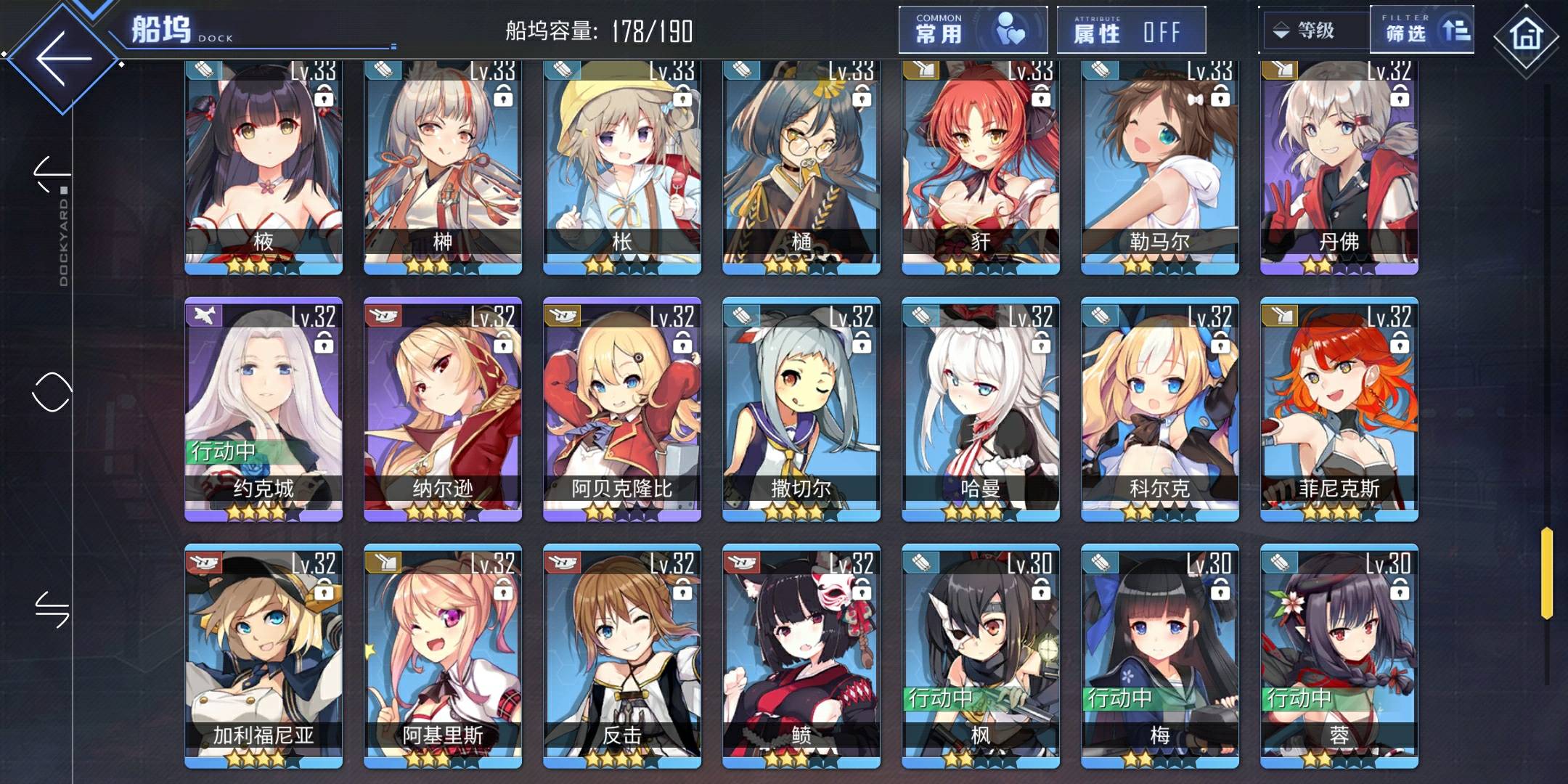Go back with the arrow button
Screen dimensions: 1568x784
[64, 58]
